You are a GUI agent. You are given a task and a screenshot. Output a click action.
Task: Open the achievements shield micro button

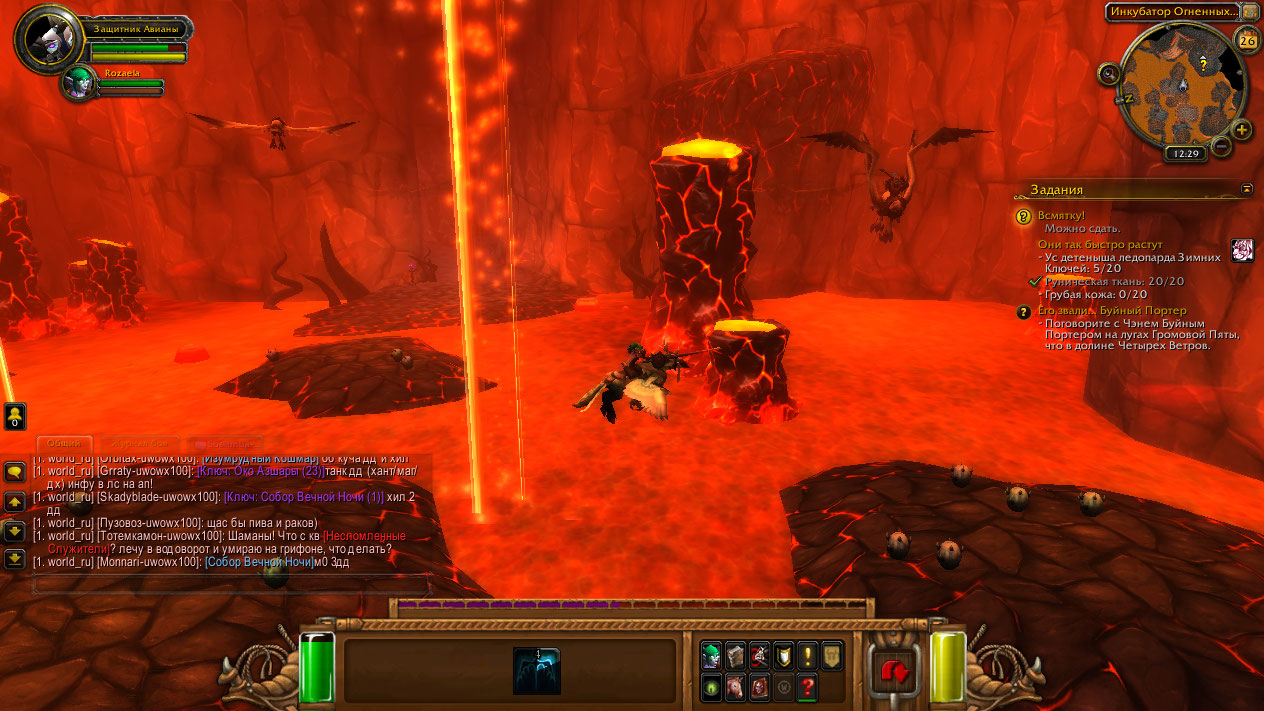[x=783, y=655]
